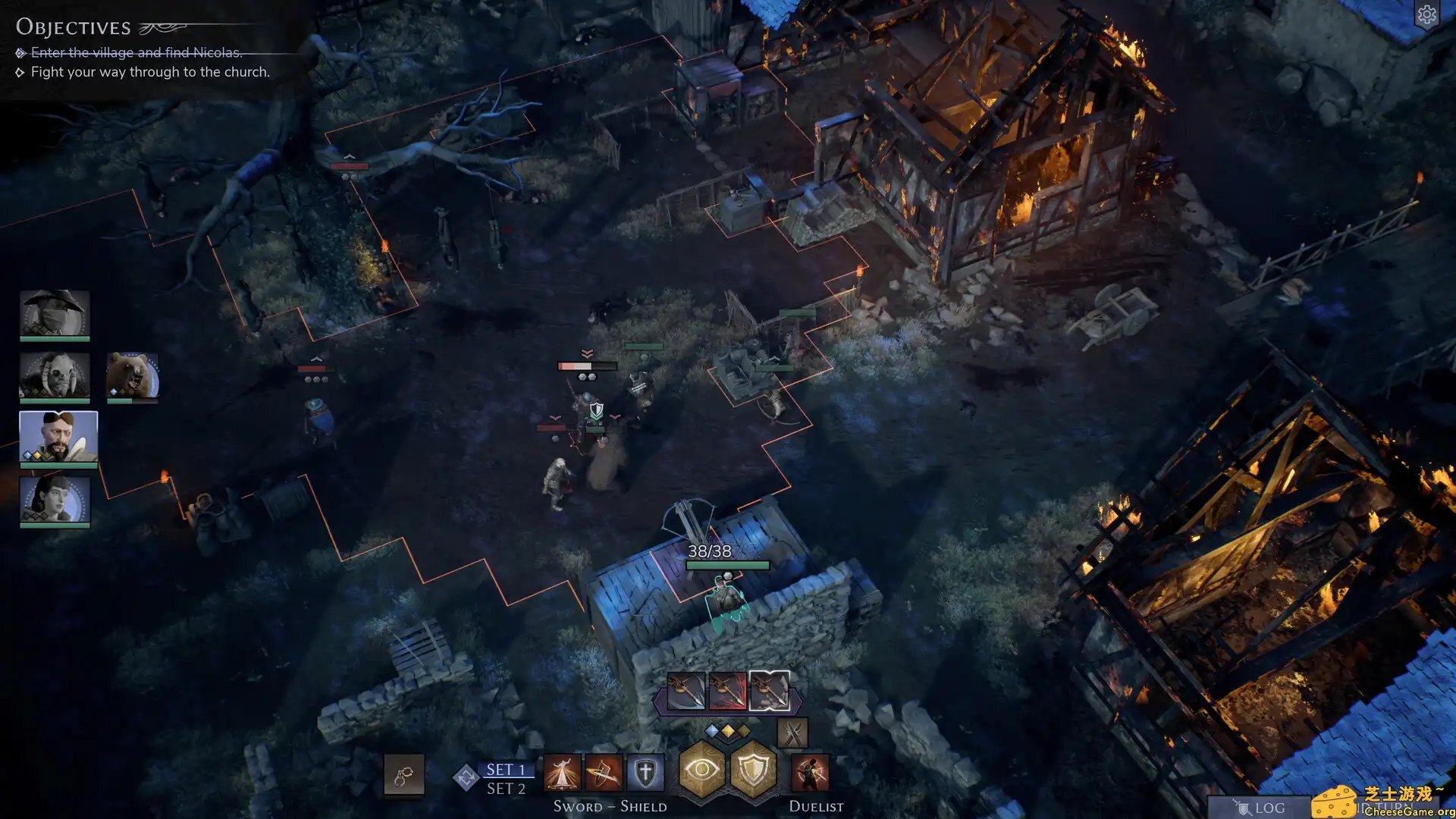Image resolution: width=1456 pixels, height=819 pixels.
Task: Activate the cross shield ability
Action: click(x=645, y=773)
